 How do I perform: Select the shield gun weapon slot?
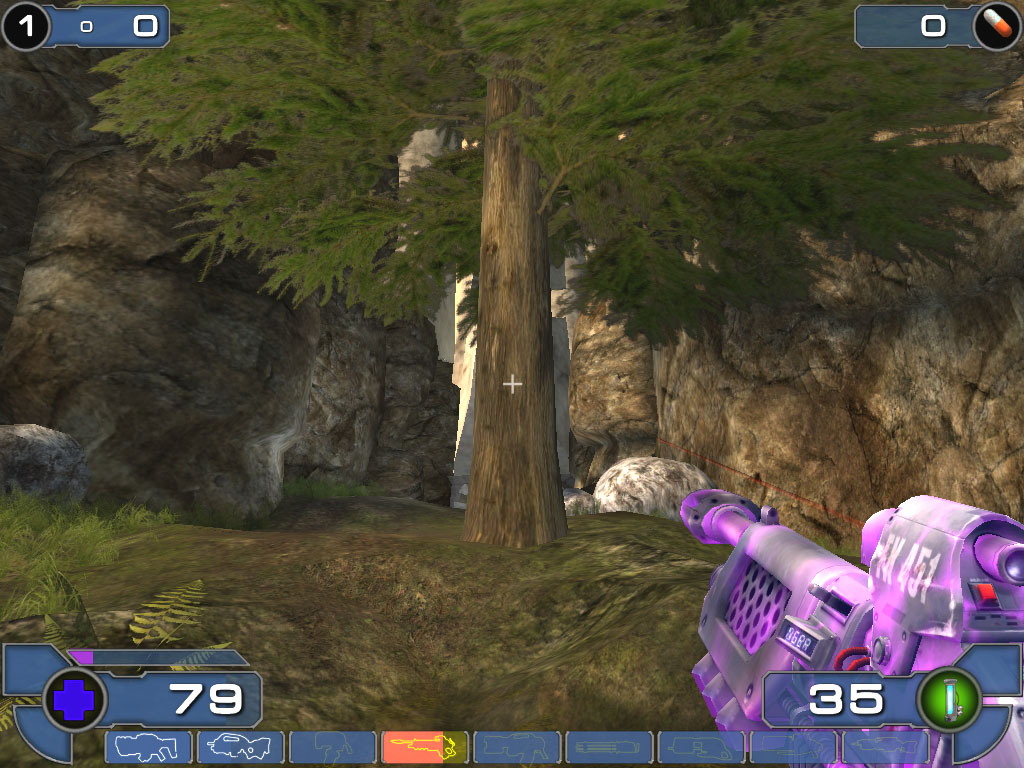coord(148,746)
